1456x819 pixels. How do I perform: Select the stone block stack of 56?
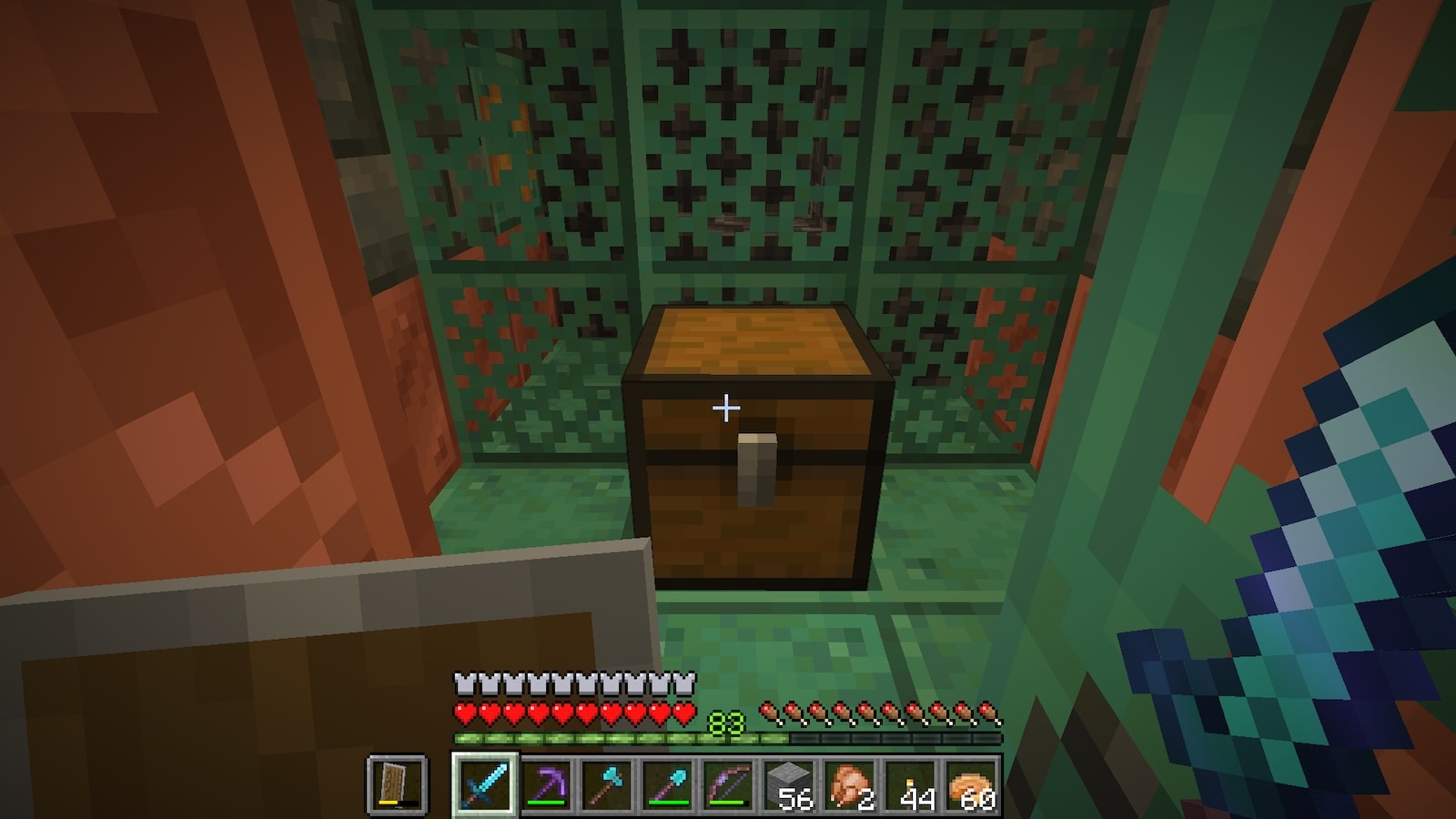point(790,784)
